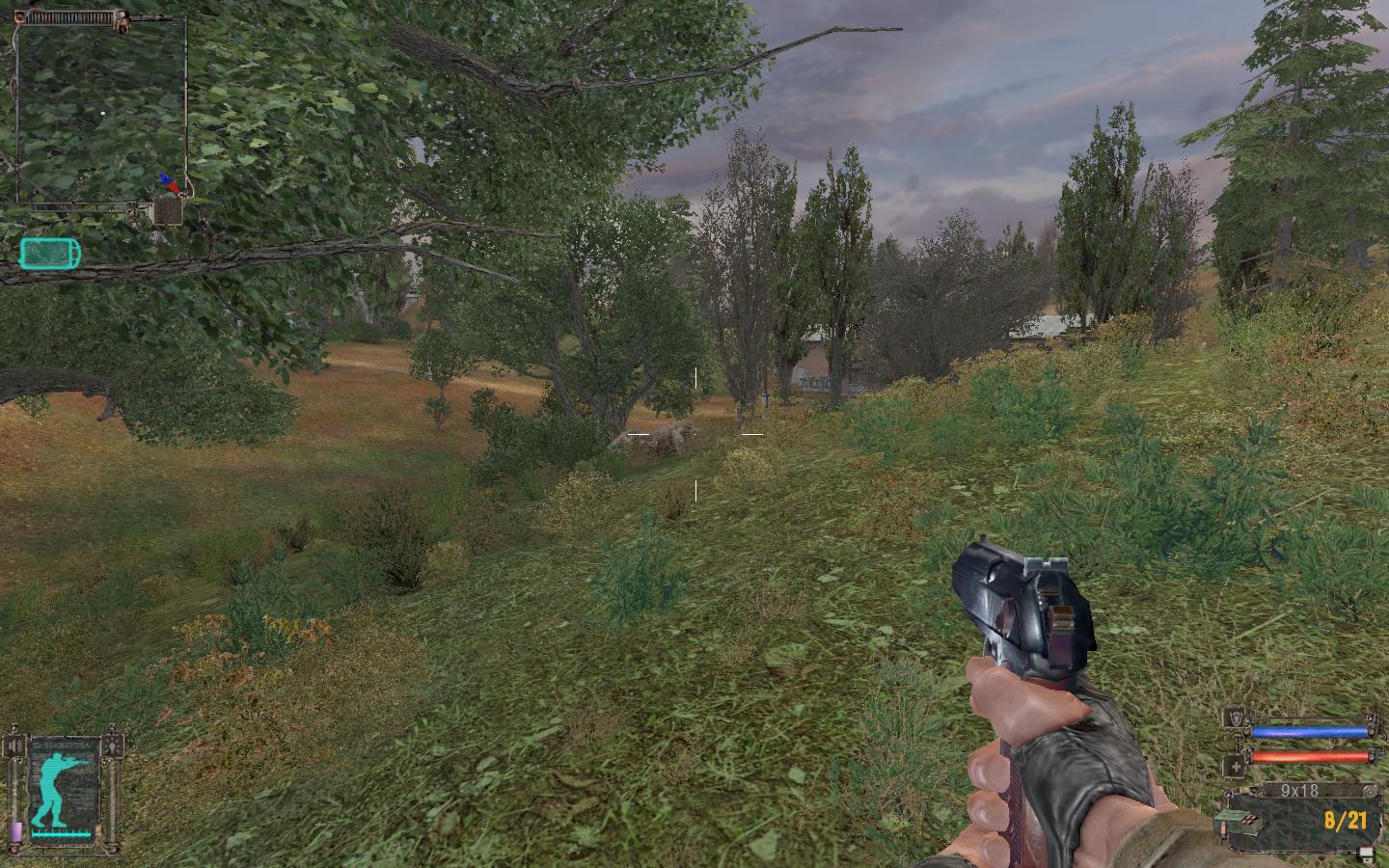This screenshot has width=1389, height=868.
Task: Click the cyan battery indicator icon
Action: (x=50, y=254)
